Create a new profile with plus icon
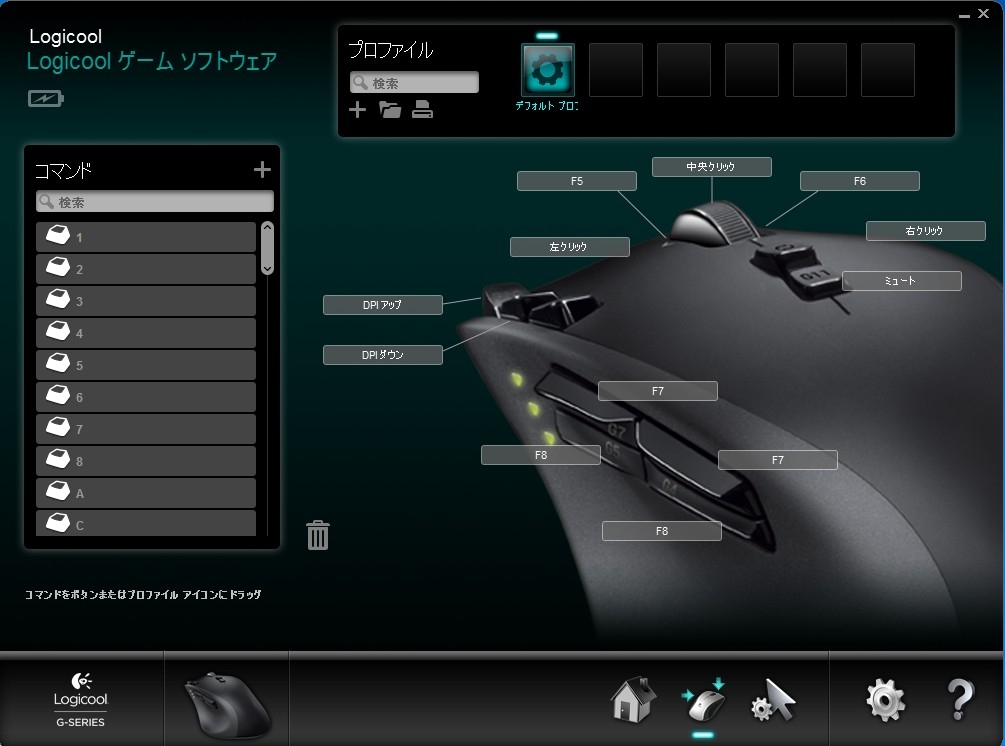 point(358,110)
